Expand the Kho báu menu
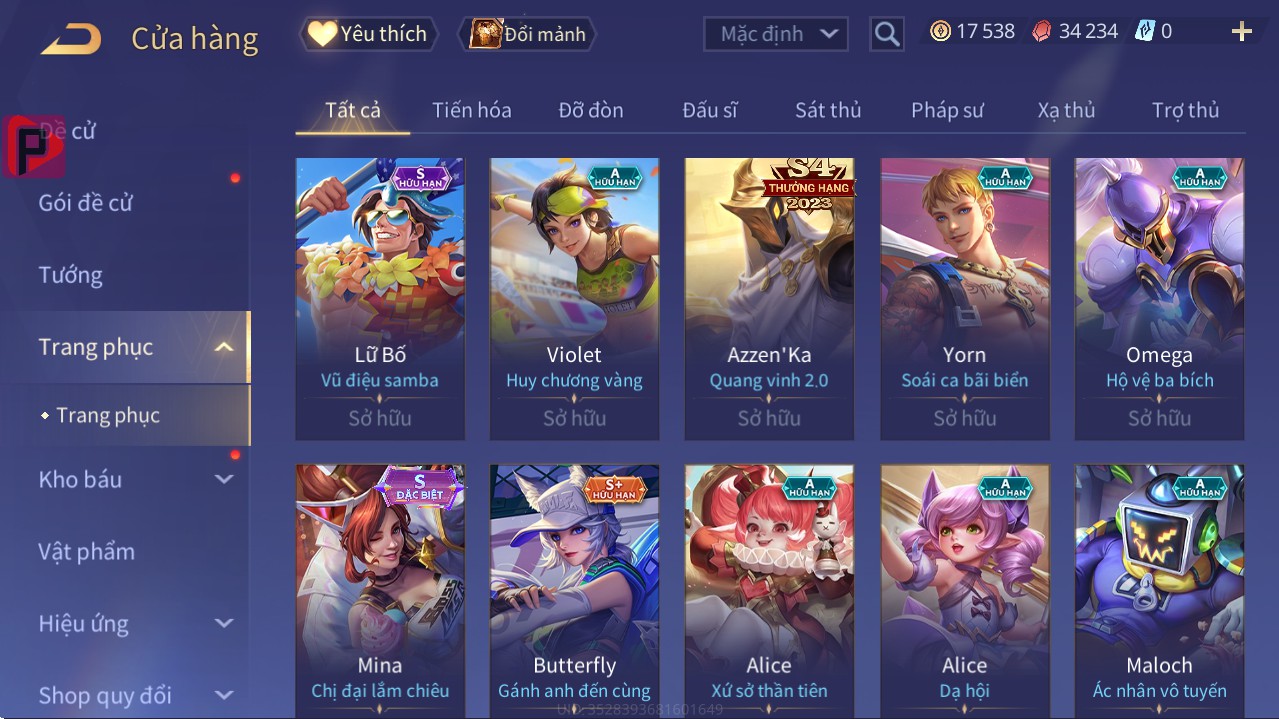1279x719 pixels. tap(135, 479)
